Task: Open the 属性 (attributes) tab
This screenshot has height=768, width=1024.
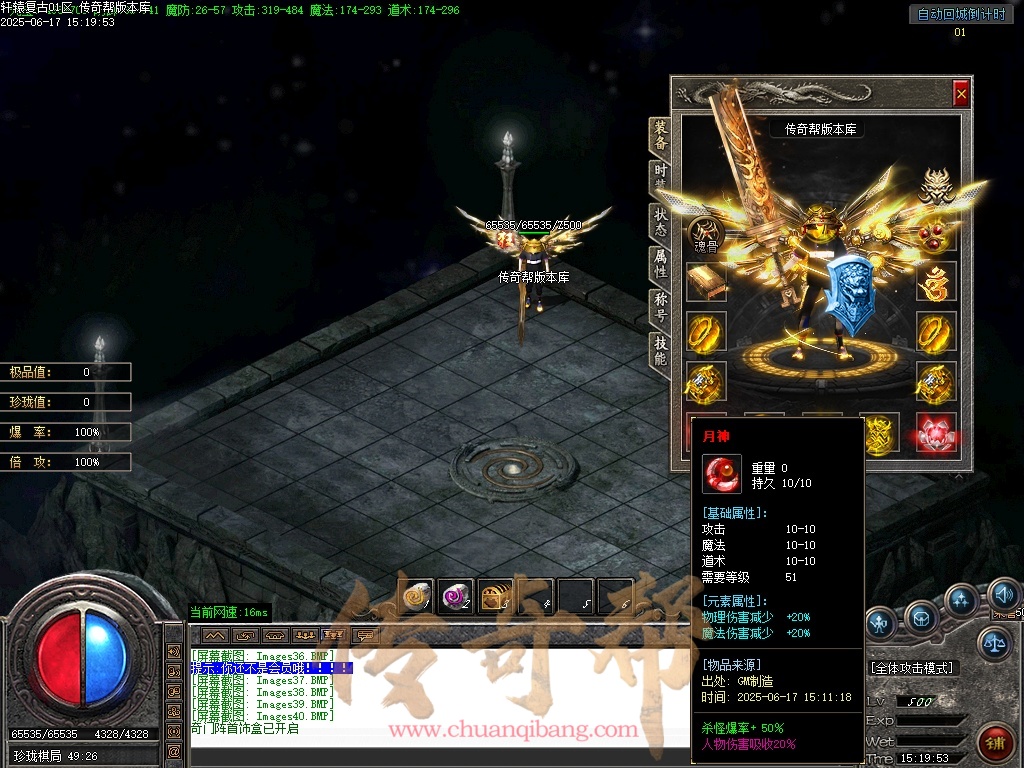Action: pos(661,263)
